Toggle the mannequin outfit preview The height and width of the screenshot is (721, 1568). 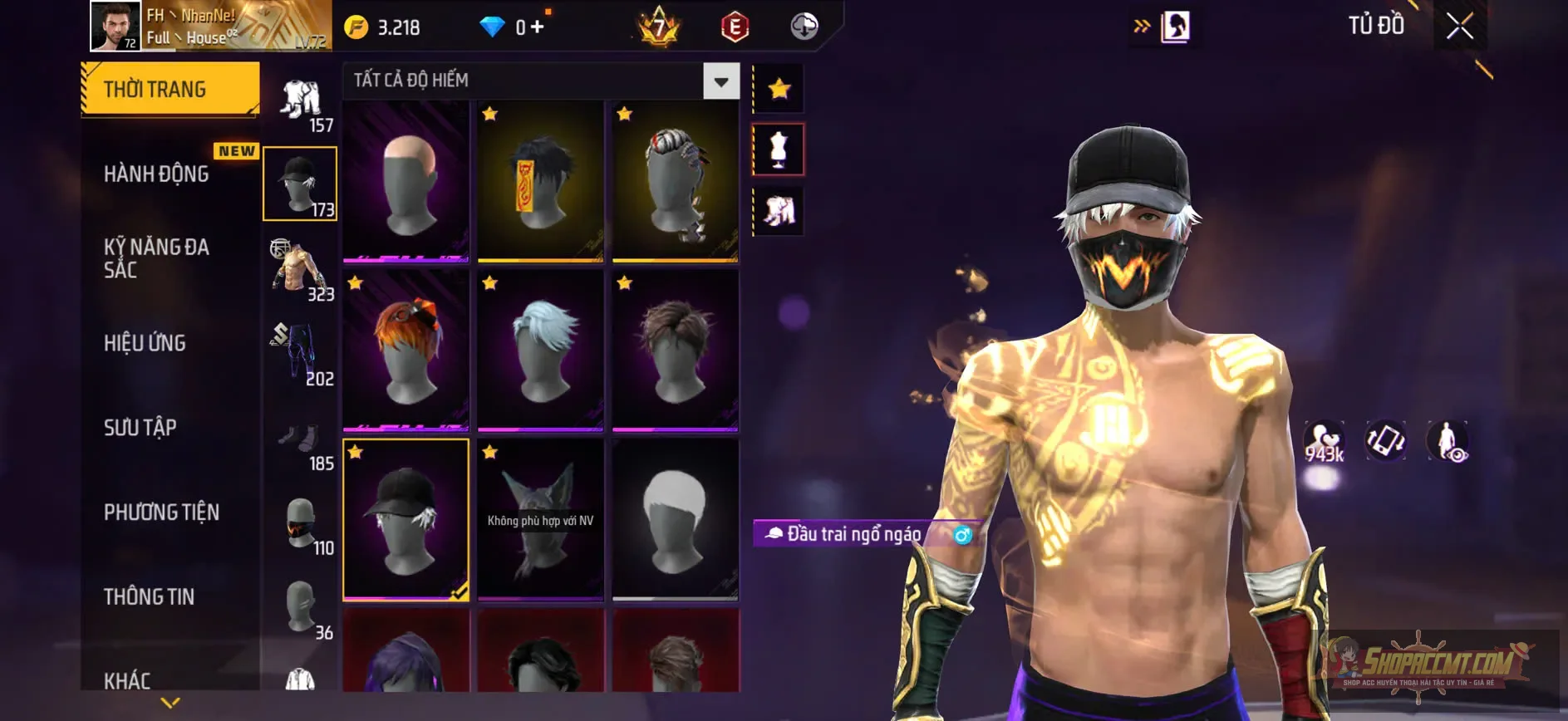[x=778, y=148]
